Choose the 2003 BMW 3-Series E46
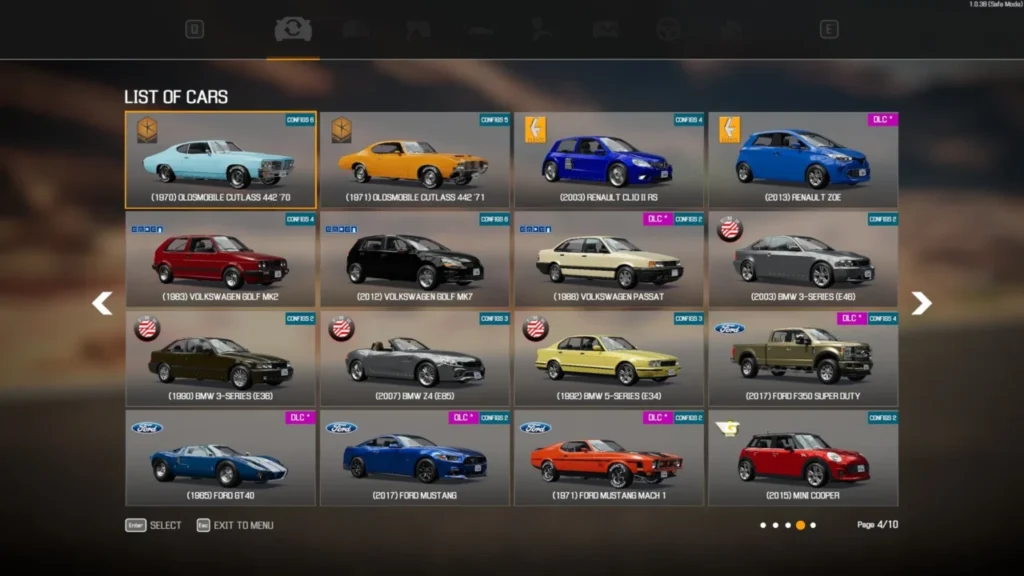This screenshot has height=576, width=1024. pos(803,259)
